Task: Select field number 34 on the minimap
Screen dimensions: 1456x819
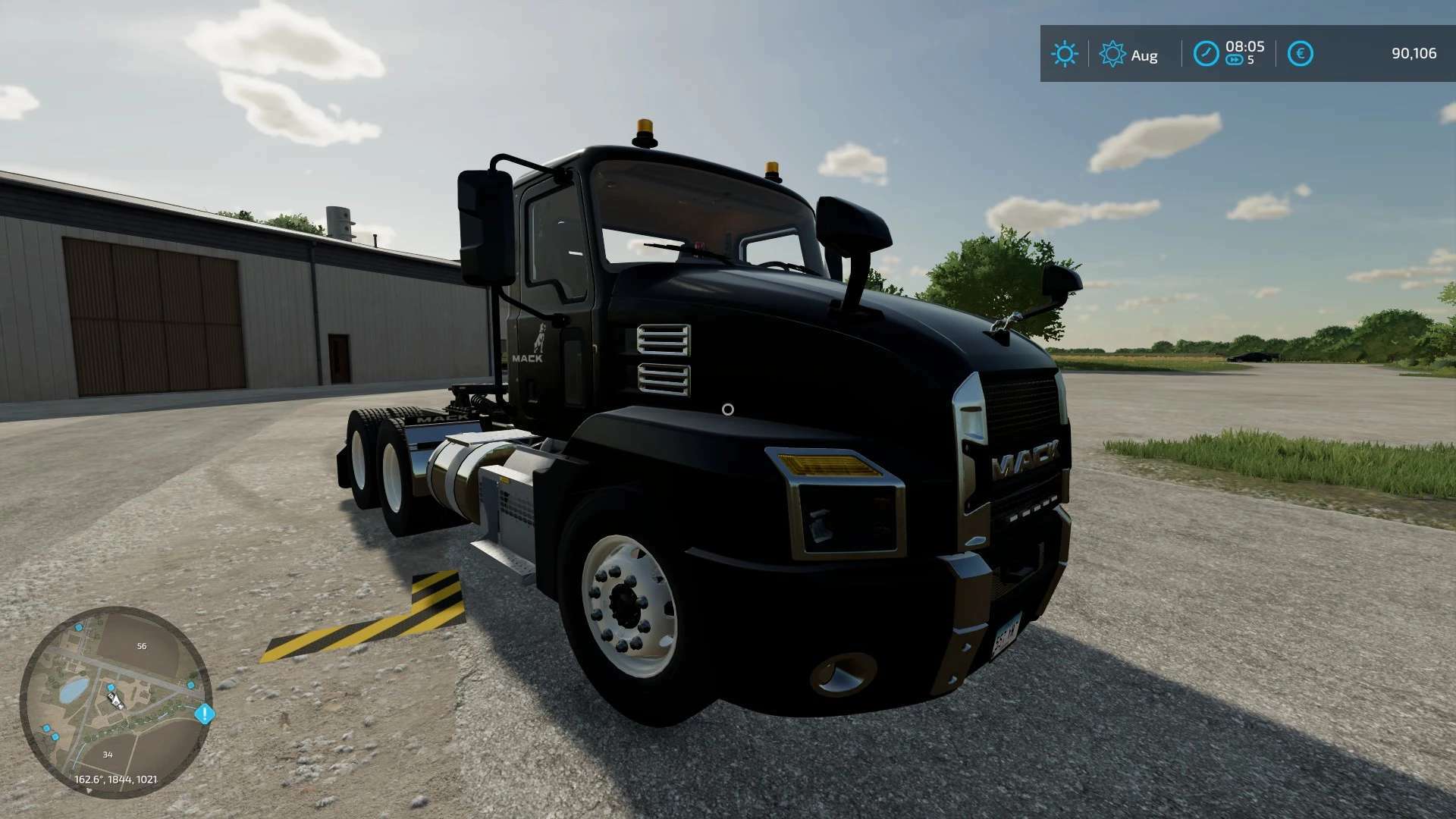Action: (108, 755)
